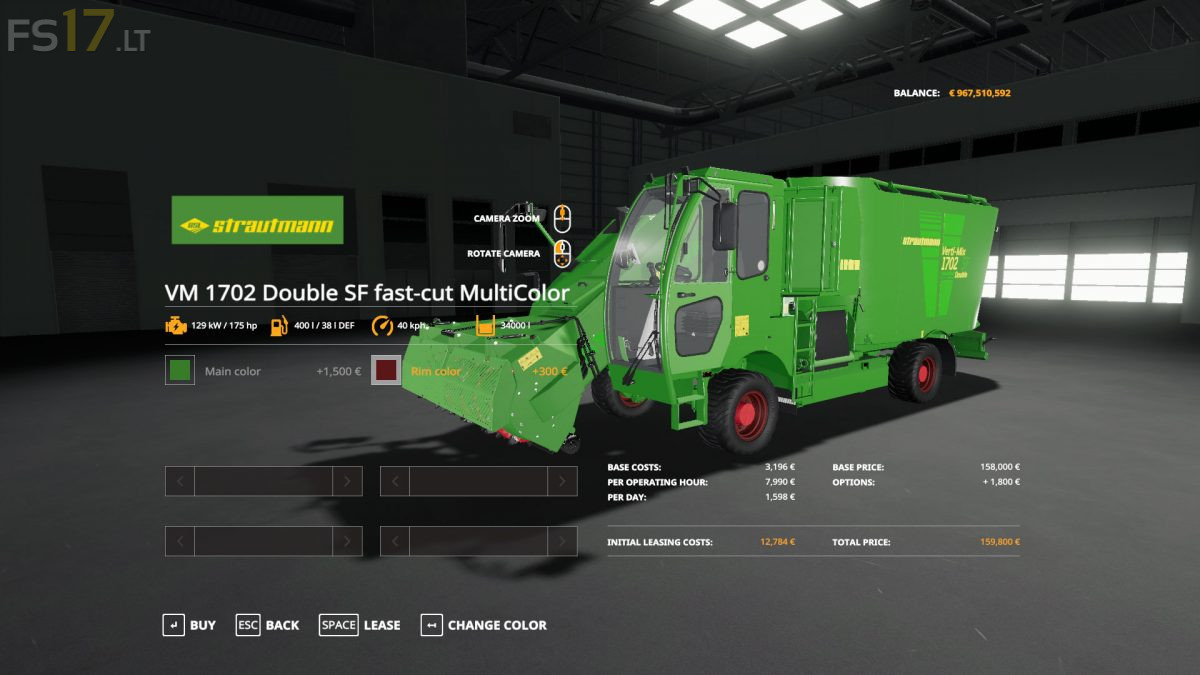Lease the vehicle instead of buying
This screenshot has width=1200, height=675.
[x=359, y=625]
